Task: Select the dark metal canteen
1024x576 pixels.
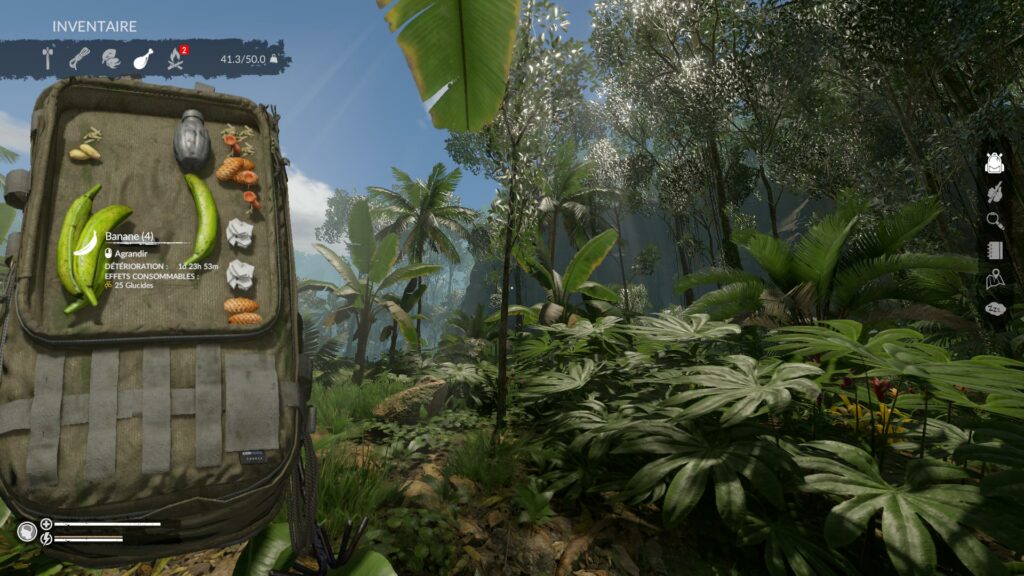Action: coord(190,142)
